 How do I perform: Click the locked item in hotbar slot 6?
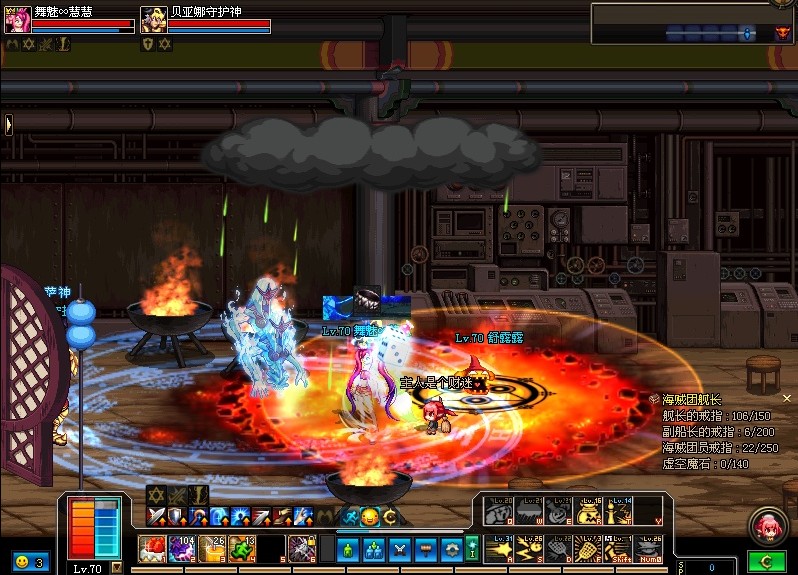[302, 548]
